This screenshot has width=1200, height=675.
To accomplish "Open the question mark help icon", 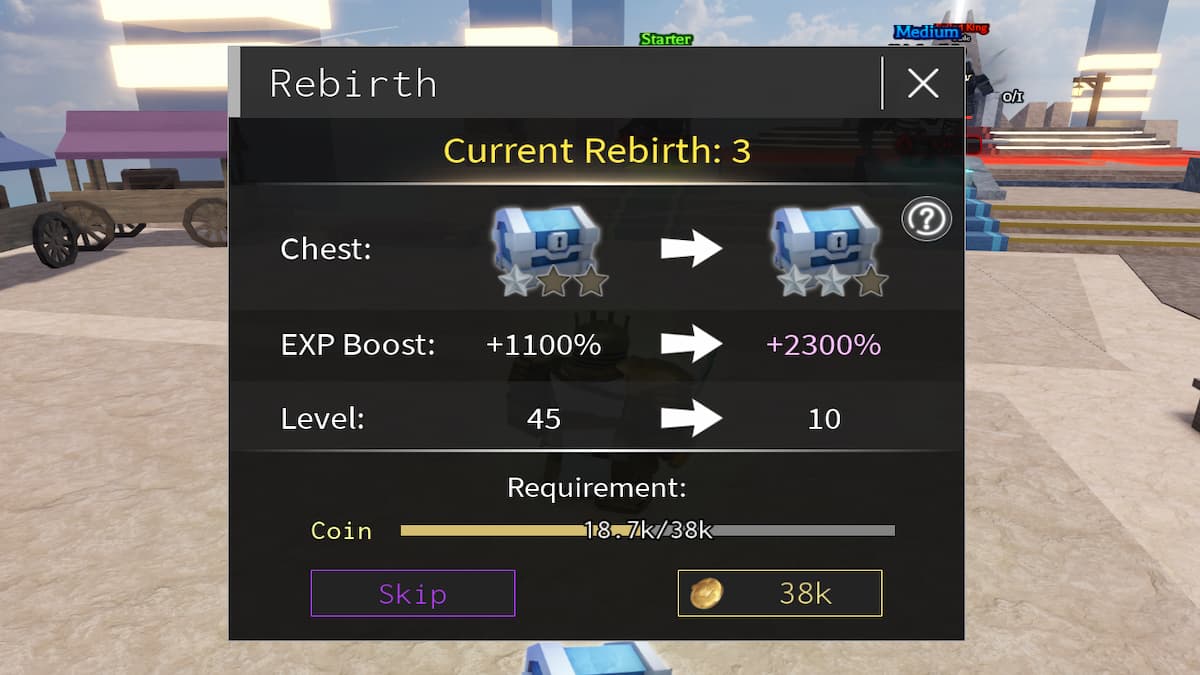I will pos(926,219).
